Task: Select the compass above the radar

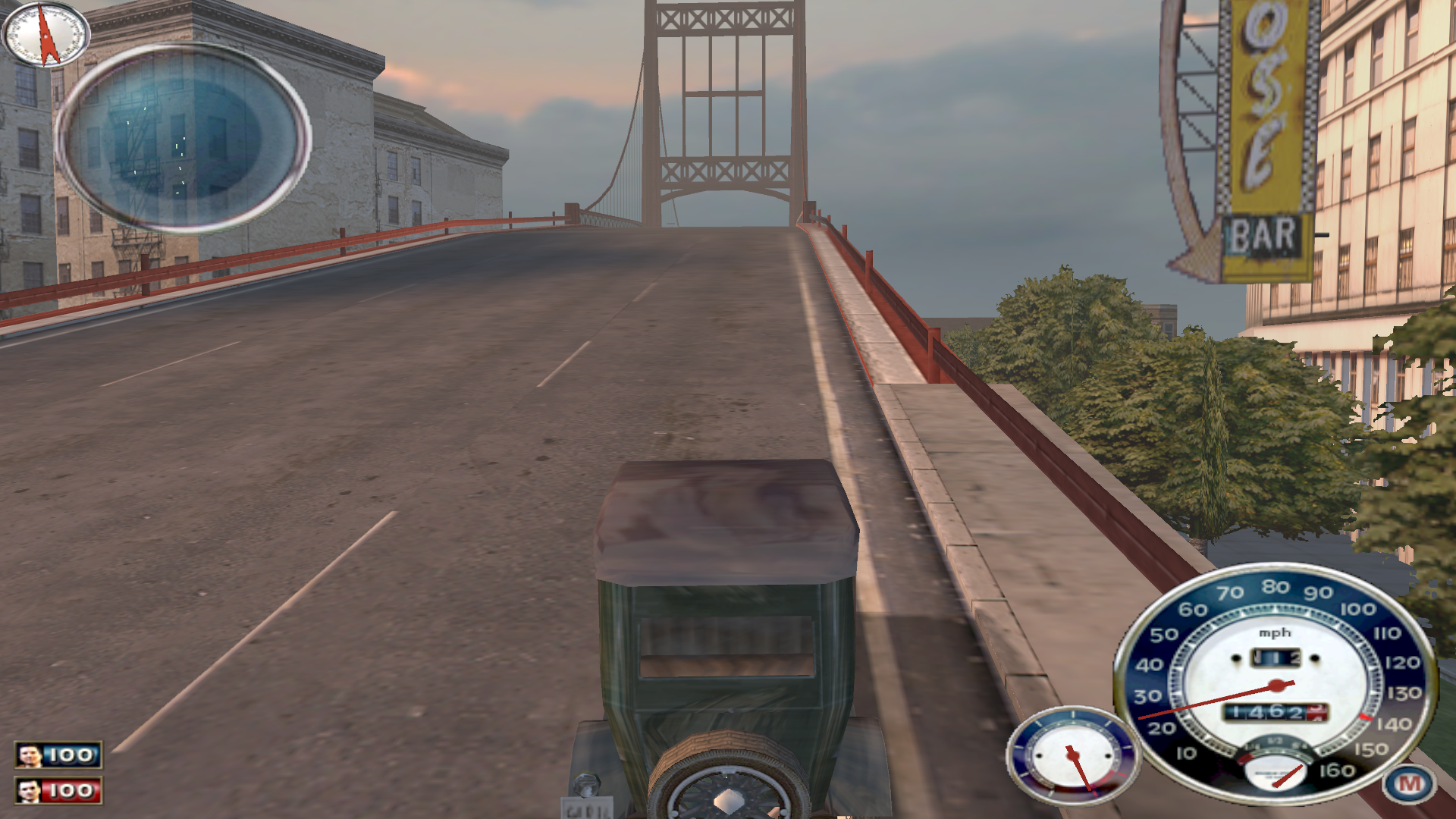Action: tap(45, 34)
